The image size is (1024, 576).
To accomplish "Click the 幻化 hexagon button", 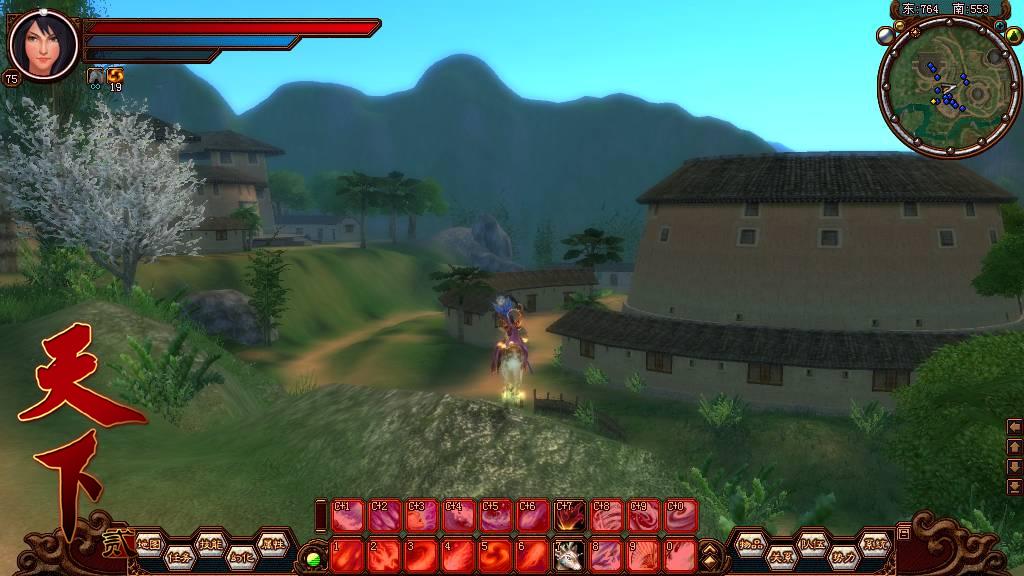I will click(240, 555).
